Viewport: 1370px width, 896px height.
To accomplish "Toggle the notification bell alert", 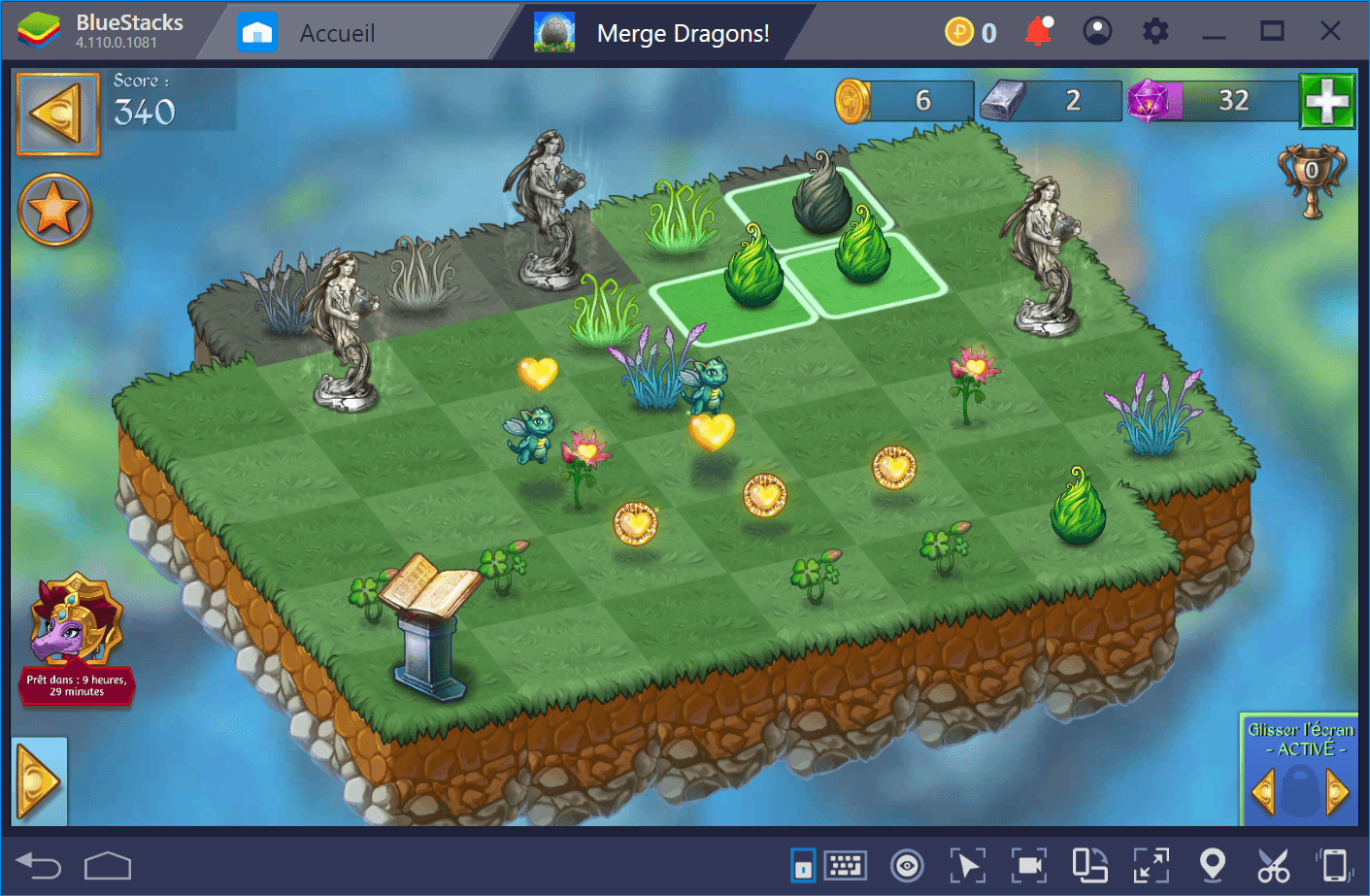I will (x=1038, y=30).
